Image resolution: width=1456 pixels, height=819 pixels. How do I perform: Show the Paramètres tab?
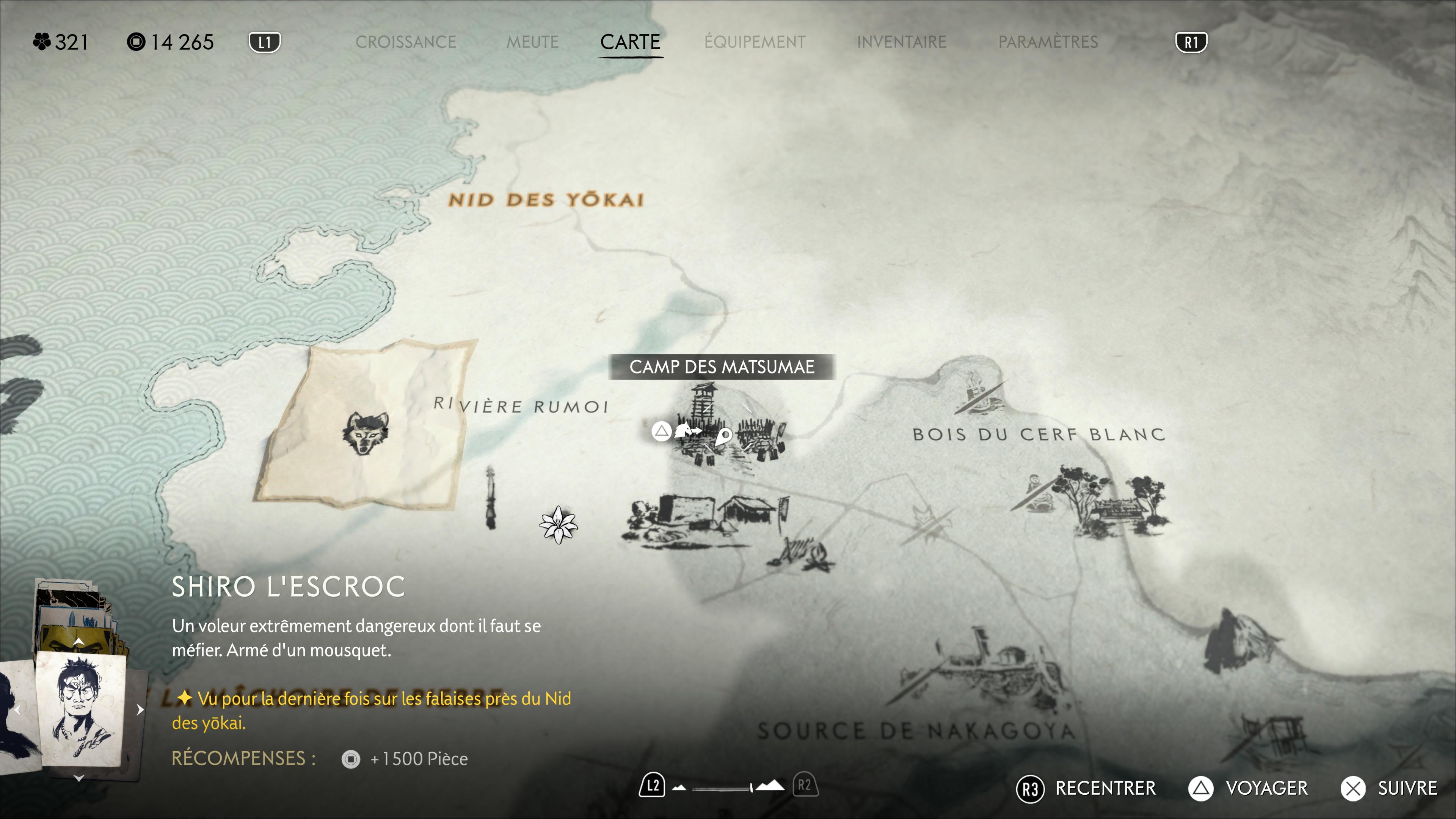[1048, 42]
